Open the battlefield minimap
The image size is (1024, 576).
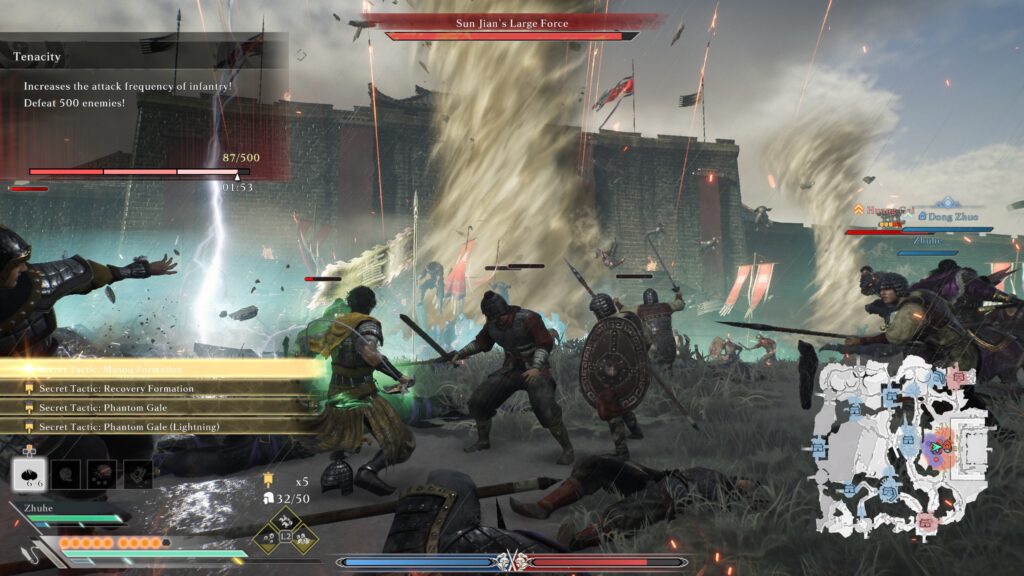tap(903, 445)
